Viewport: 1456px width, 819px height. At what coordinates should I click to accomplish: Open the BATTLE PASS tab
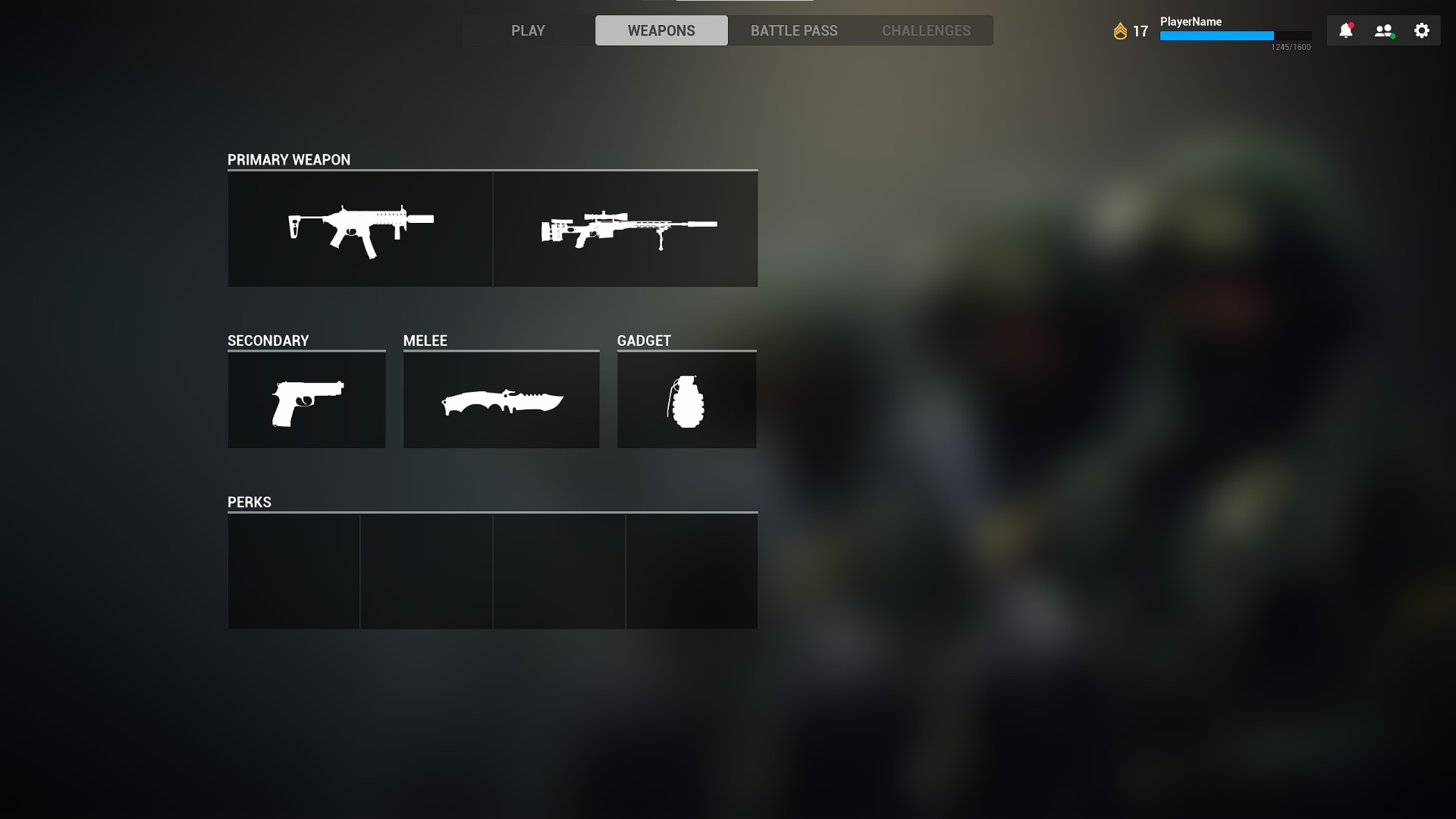point(794,30)
